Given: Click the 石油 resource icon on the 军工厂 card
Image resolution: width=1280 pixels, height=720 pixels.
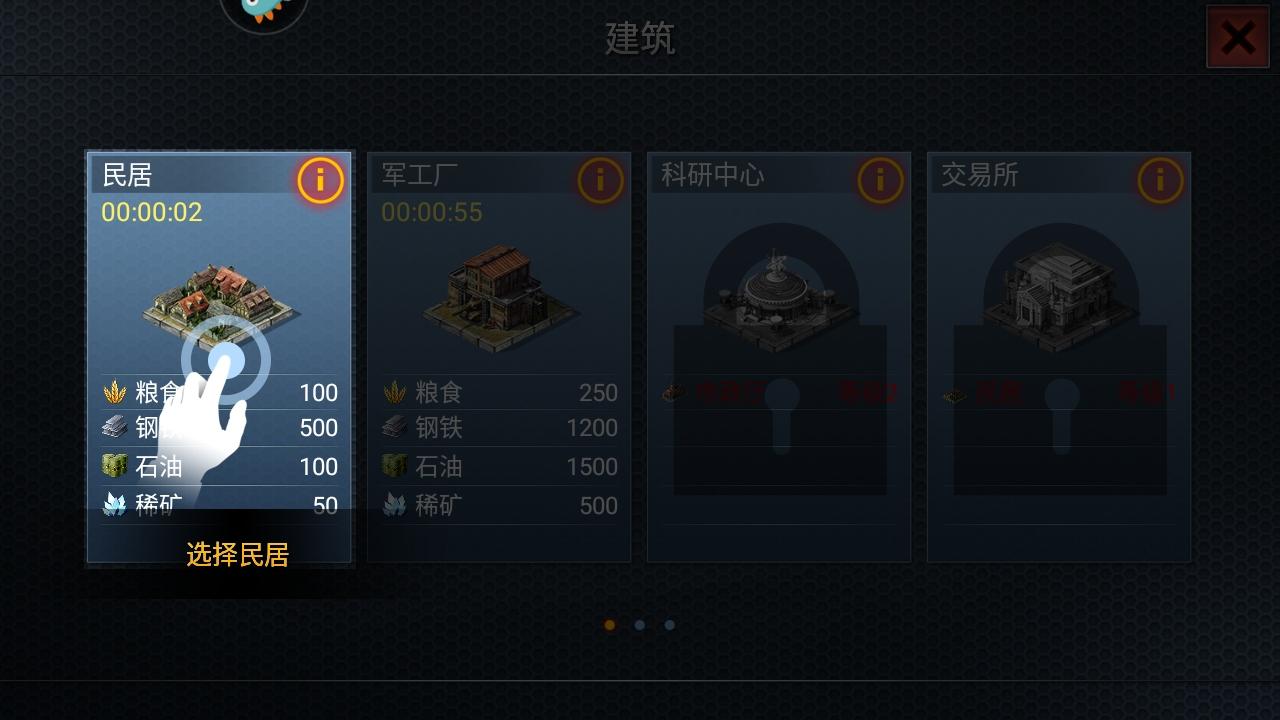Looking at the screenshot, I should coord(396,467).
